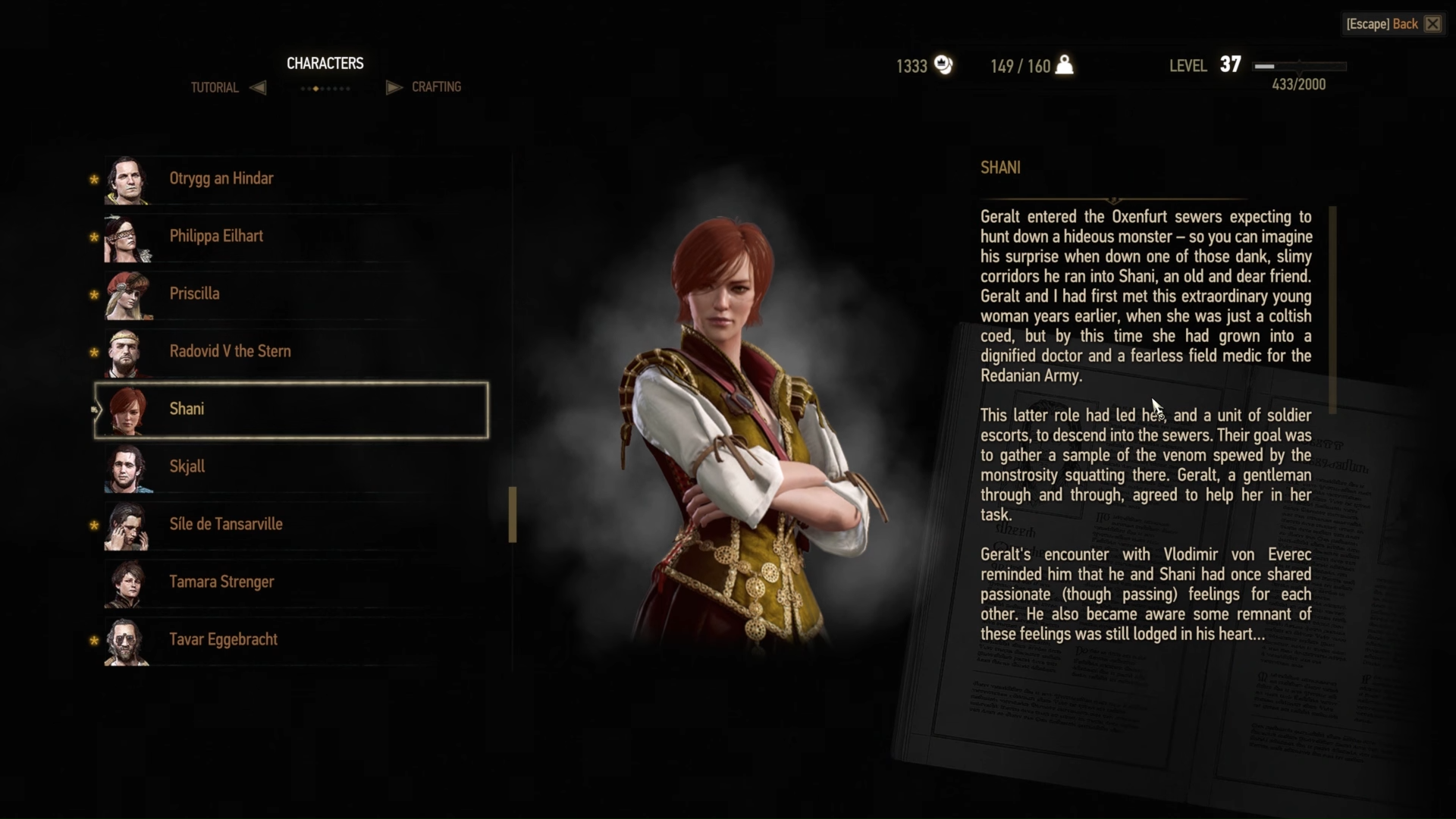Click the glossary page dot indicator
1456x819 pixels.
click(x=325, y=89)
